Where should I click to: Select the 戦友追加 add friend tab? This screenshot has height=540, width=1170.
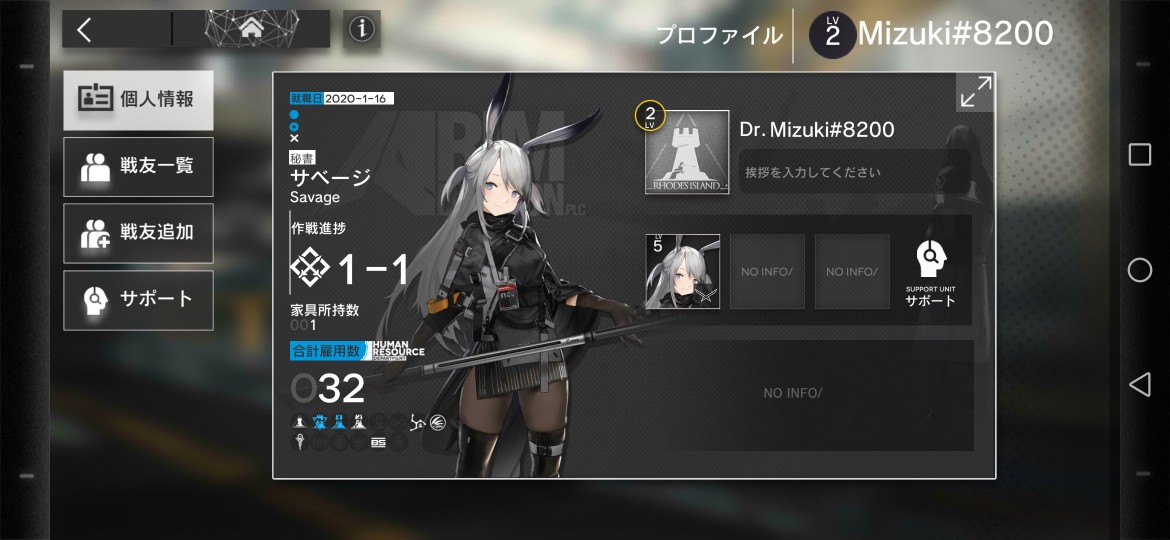[x=138, y=232]
